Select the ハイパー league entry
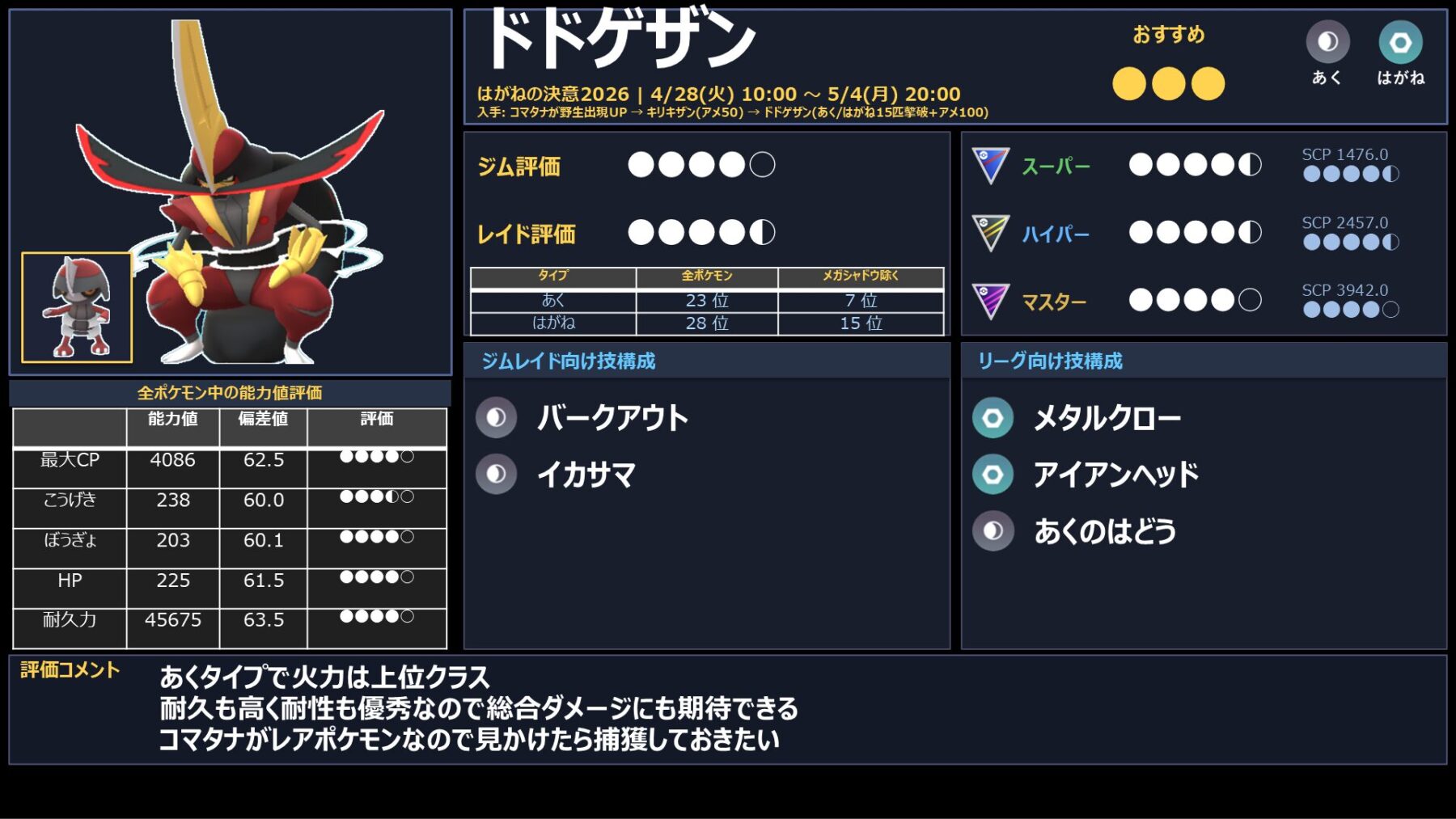Viewport: 1456px width, 819px height. coord(1056,234)
